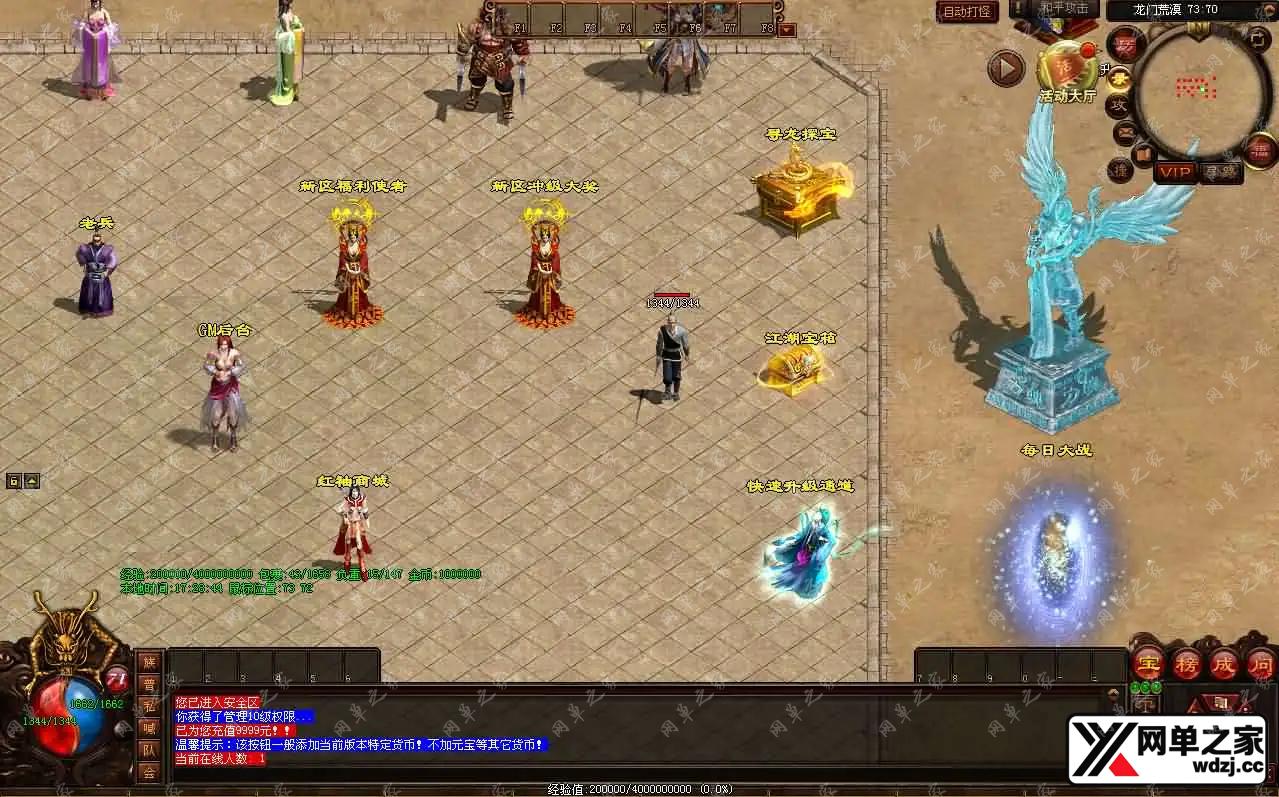The image size is (1279, 797).
Task: Select the 普 normal chat channel
Action: coord(149,684)
